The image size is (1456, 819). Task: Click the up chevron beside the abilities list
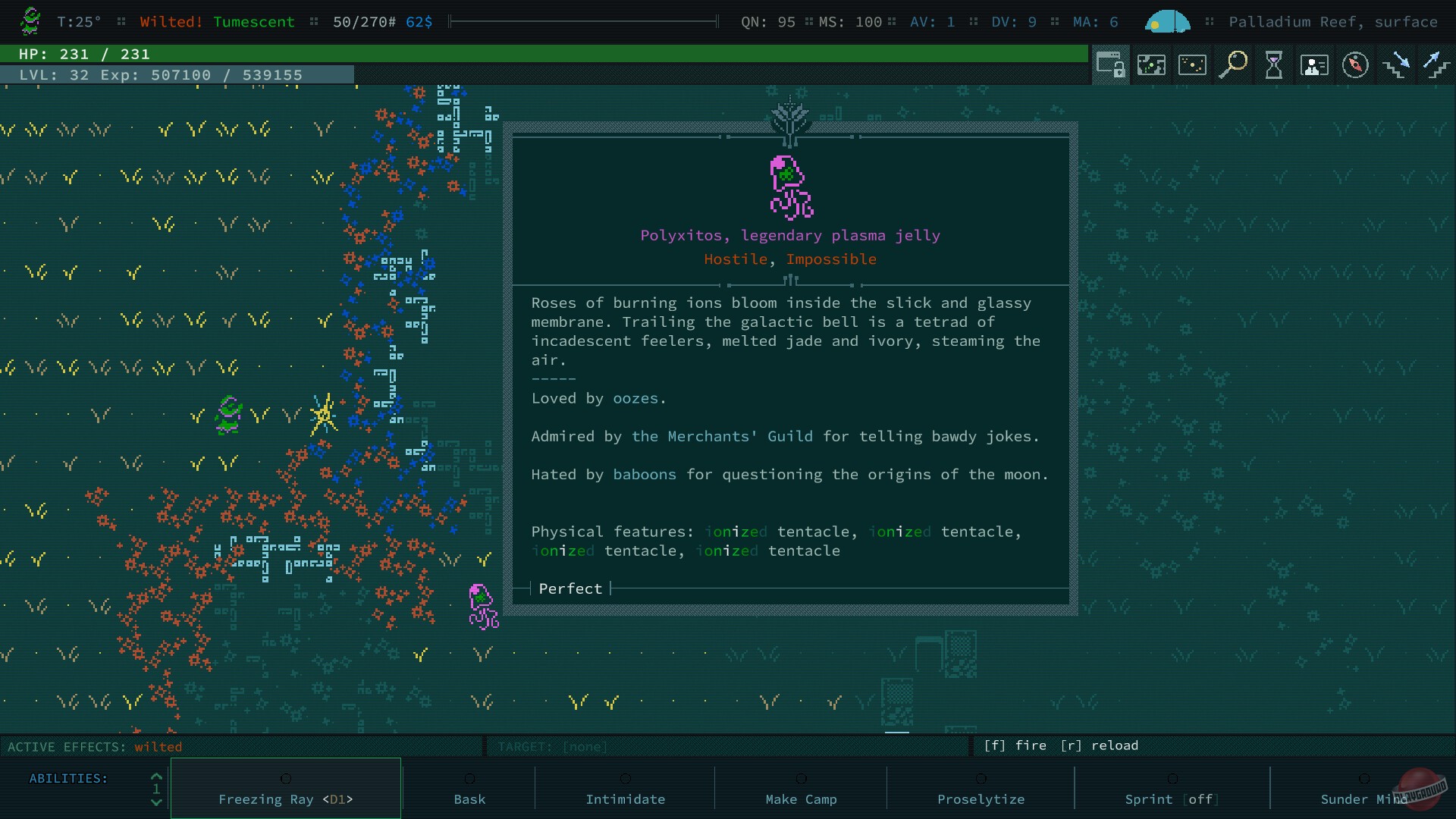[155, 777]
